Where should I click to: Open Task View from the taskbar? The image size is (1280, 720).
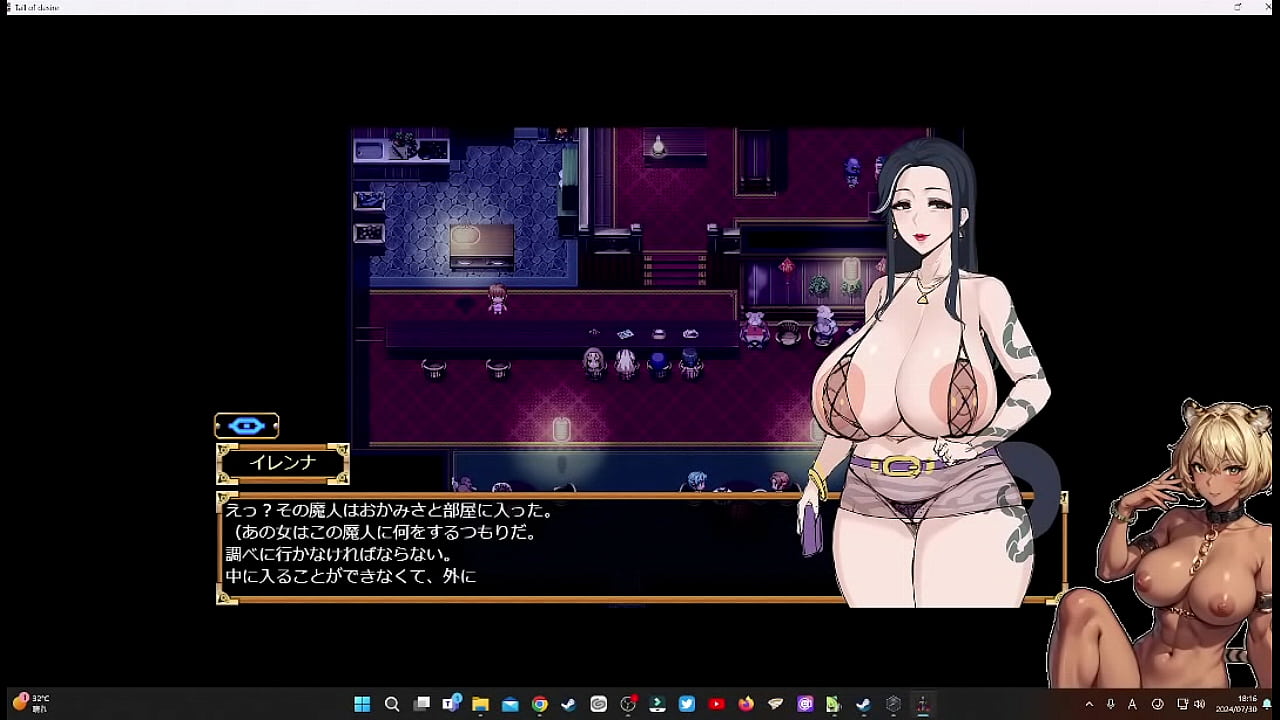[x=423, y=705]
